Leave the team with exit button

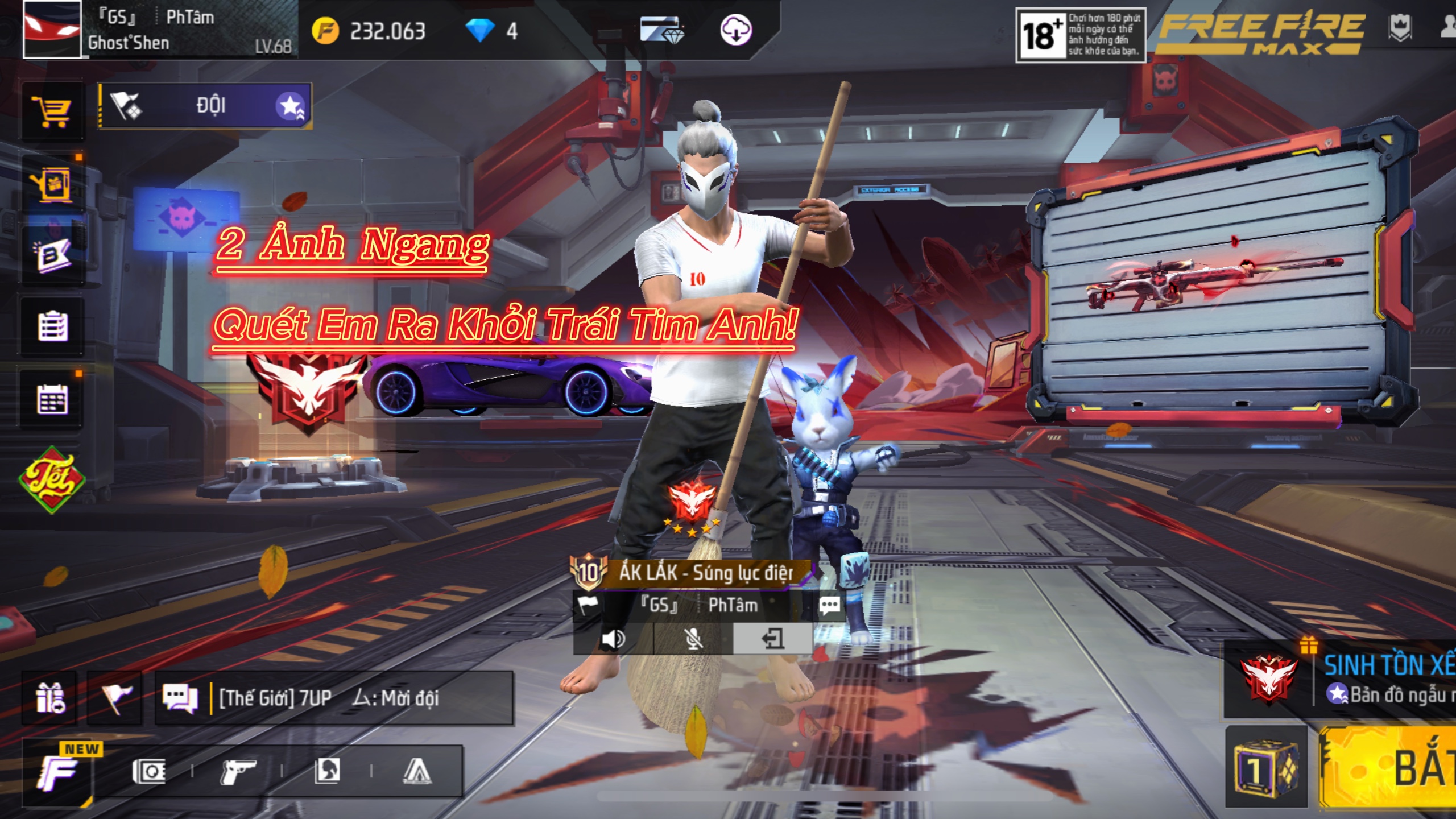pyautogui.click(x=772, y=639)
